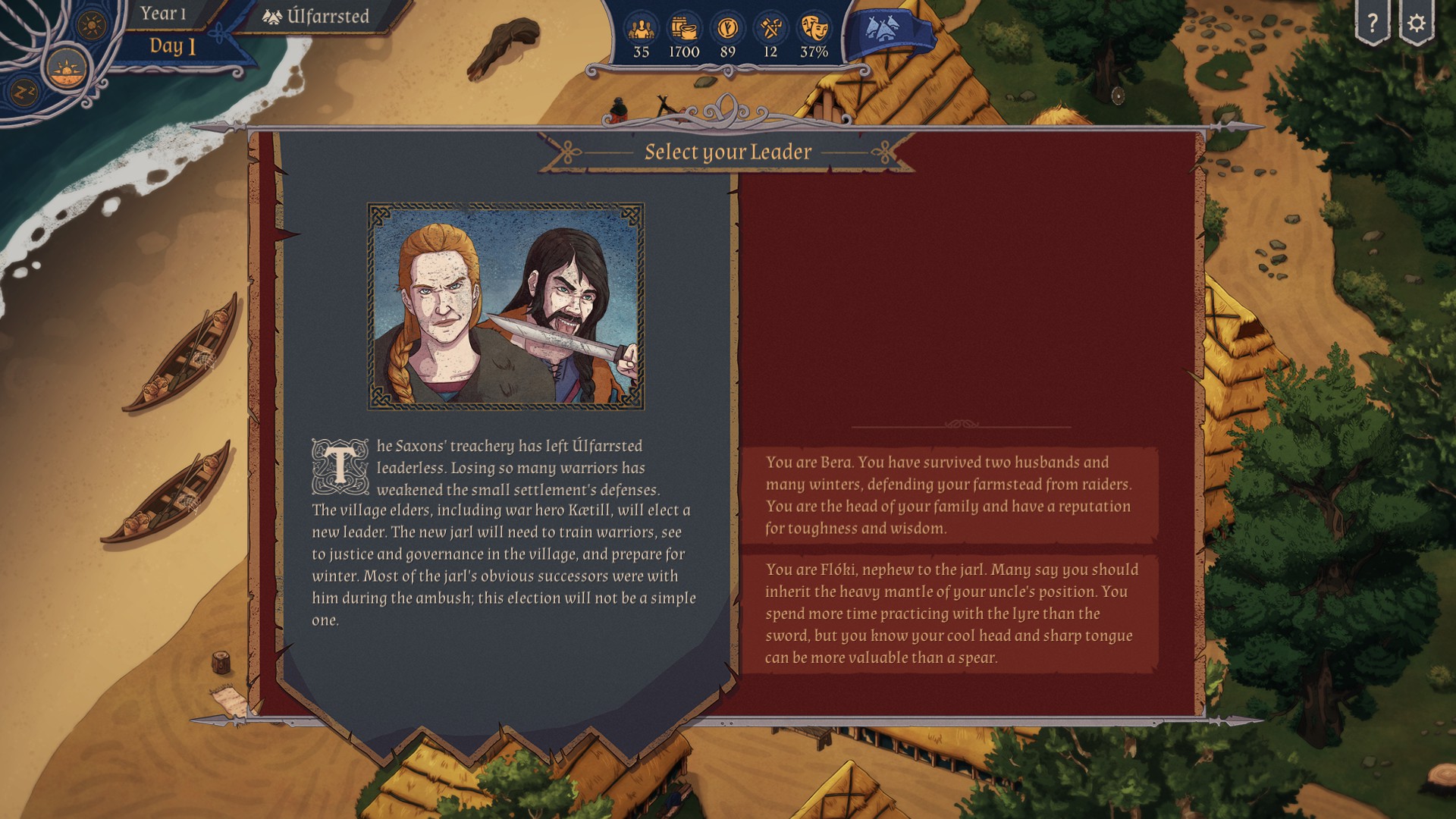Click the full sun daytime icon
The image size is (1456, 819).
click(x=93, y=25)
